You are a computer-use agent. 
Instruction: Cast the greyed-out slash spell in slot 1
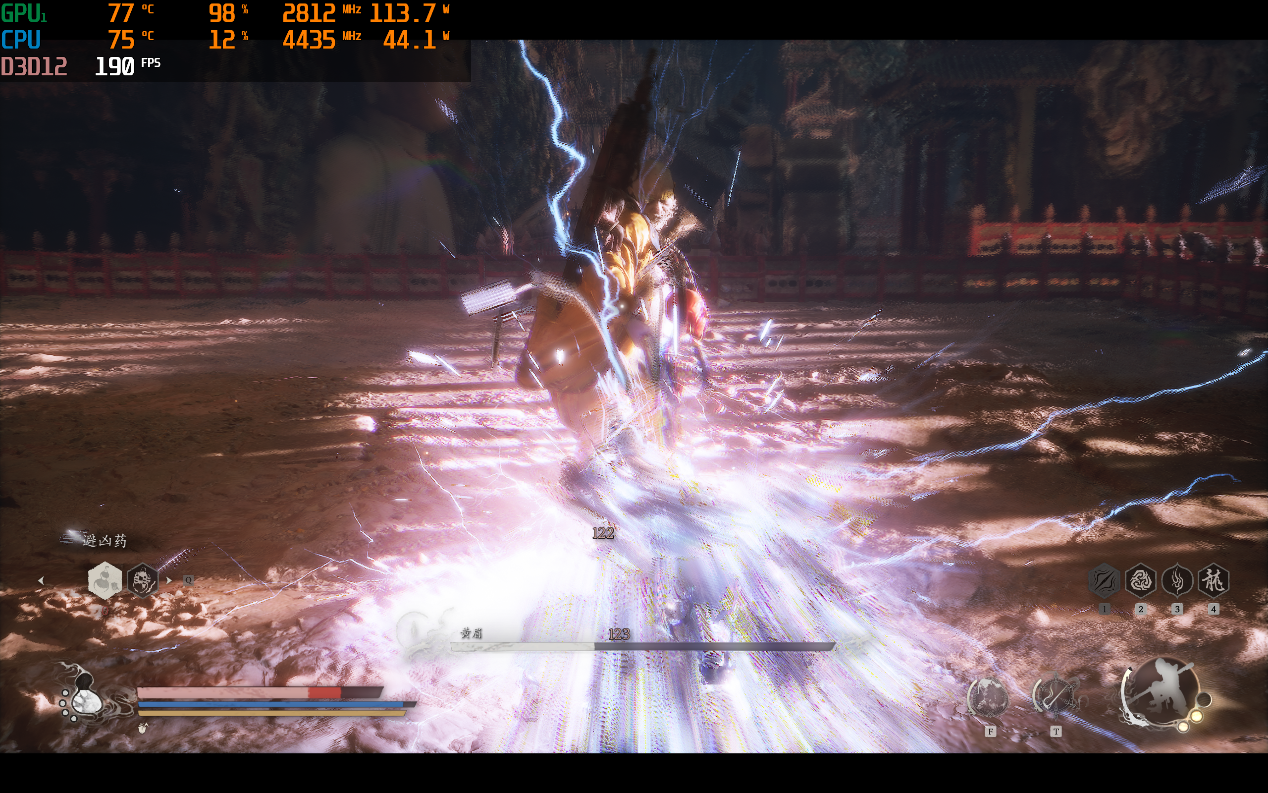(x=1104, y=580)
